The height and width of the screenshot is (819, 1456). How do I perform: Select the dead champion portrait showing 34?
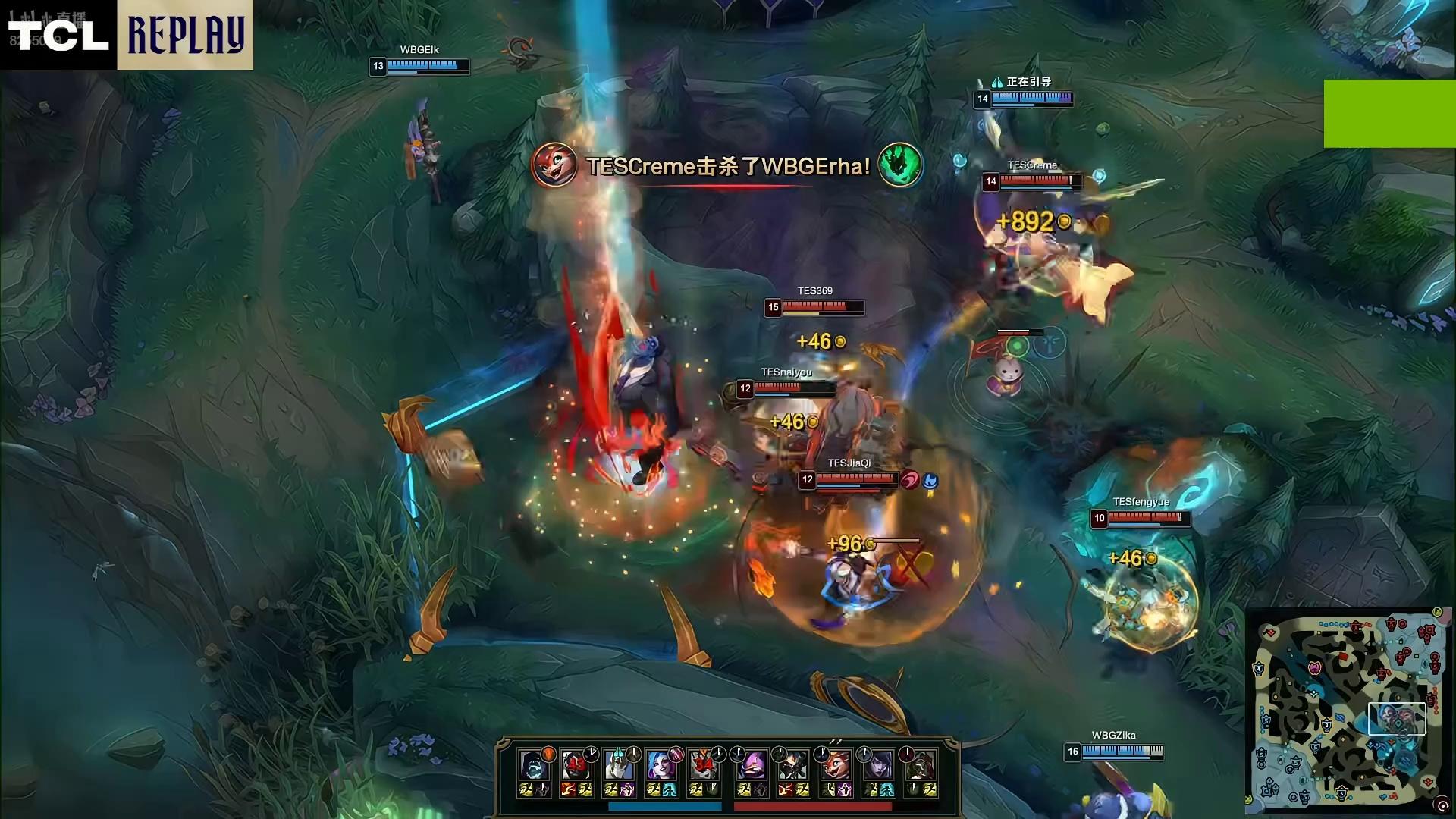[703, 766]
